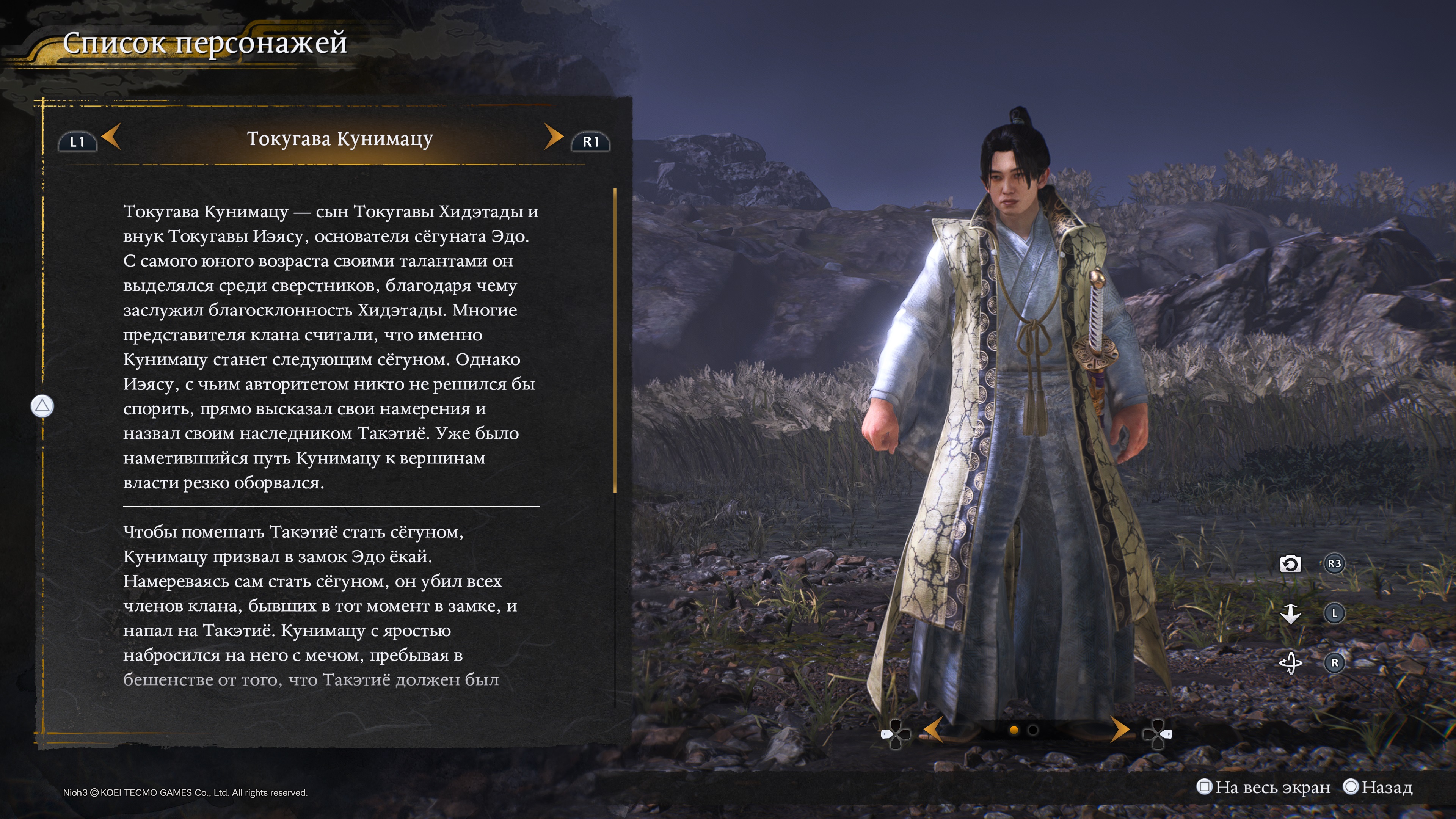
Task: Reset the camera view icon
Action: tap(1290, 563)
